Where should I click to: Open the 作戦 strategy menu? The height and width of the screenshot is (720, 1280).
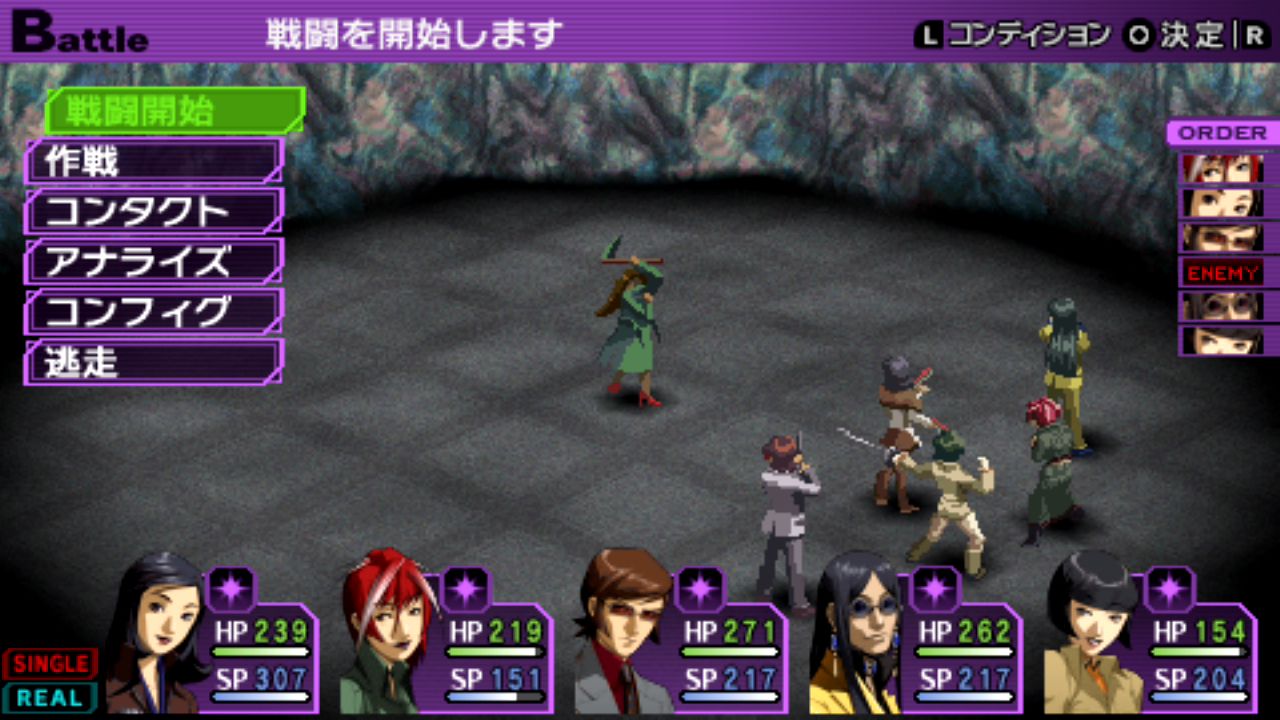[x=154, y=161]
